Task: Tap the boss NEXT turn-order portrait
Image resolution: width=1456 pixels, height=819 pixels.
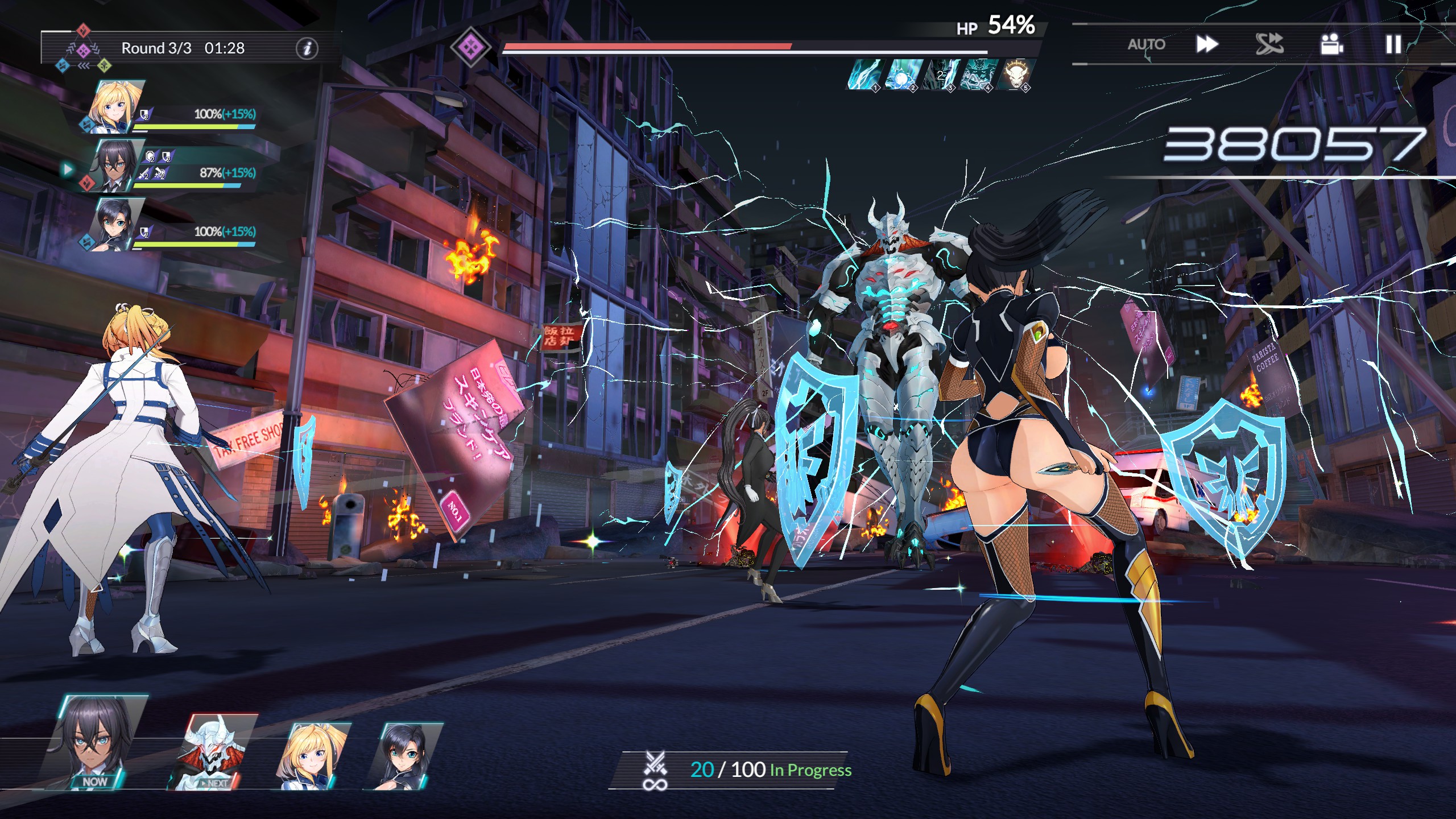Action: (x=213, y=752)
